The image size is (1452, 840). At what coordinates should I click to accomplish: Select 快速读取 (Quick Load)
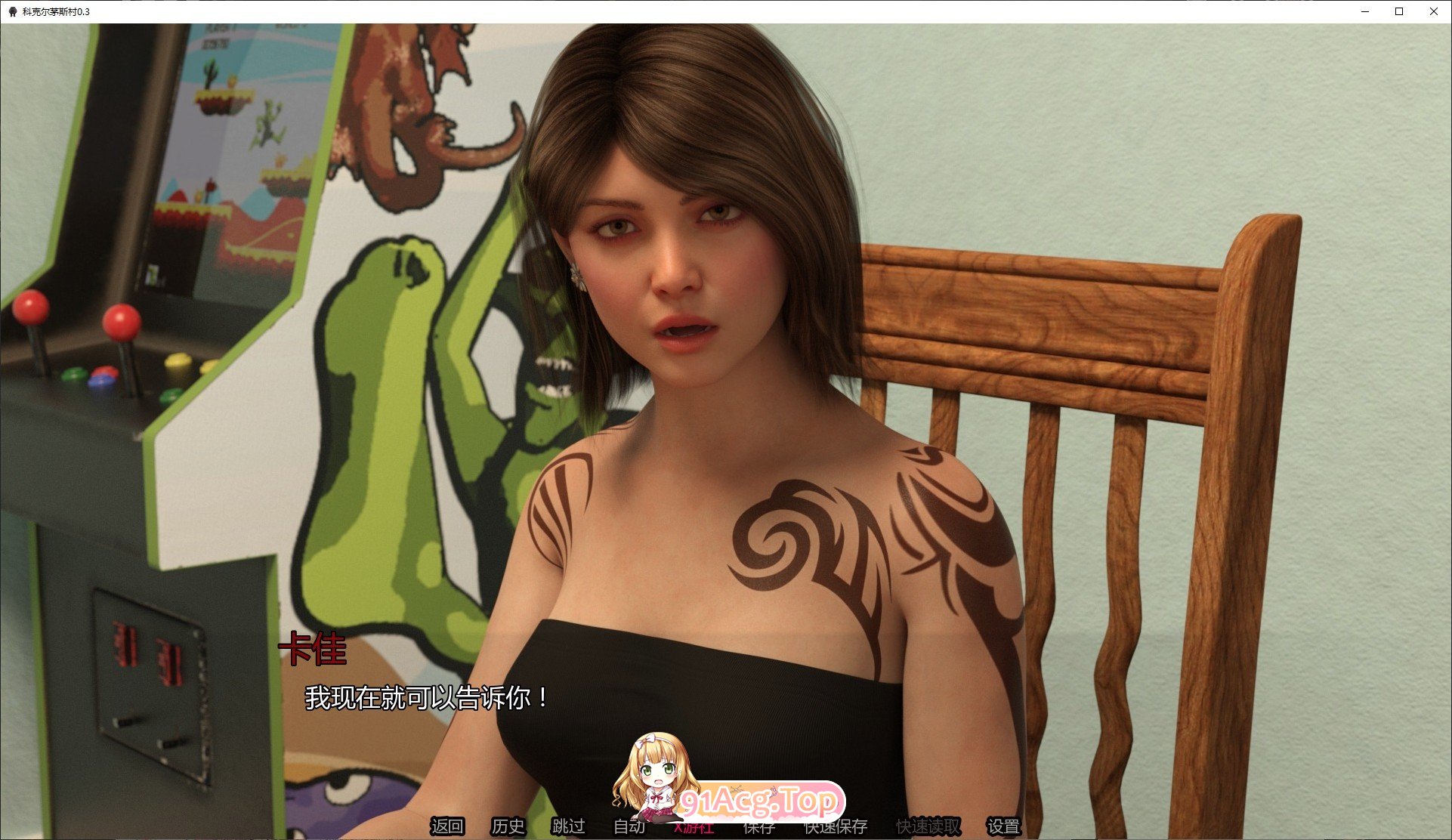coord(928,826)
